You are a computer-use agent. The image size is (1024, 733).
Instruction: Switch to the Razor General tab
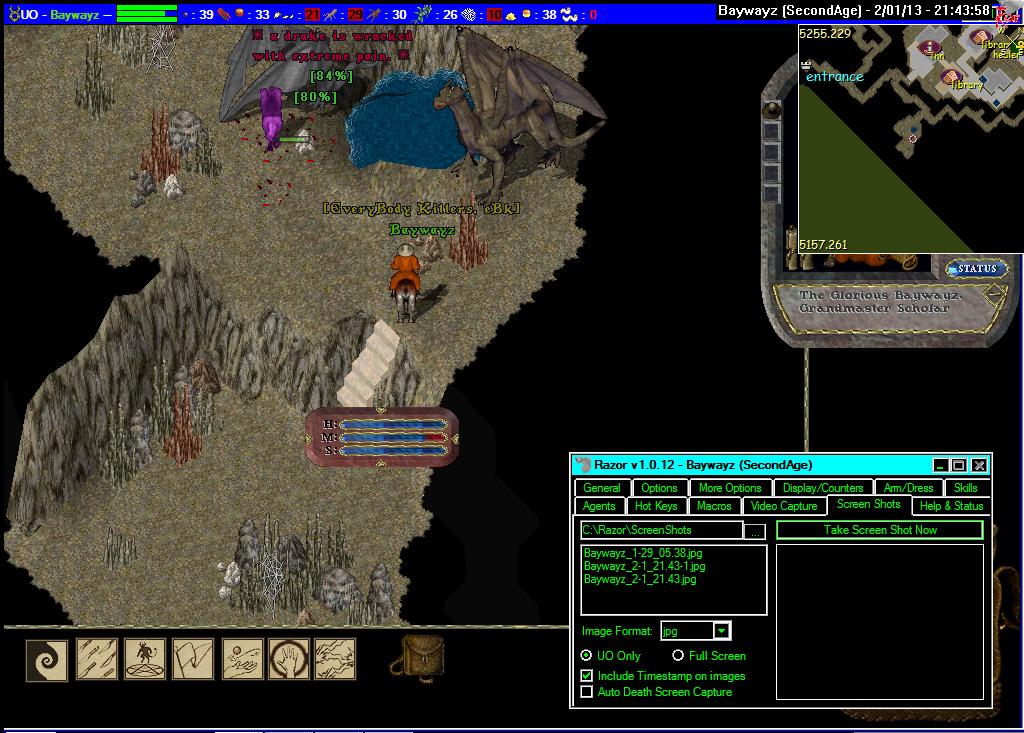[x=602, y=488]
